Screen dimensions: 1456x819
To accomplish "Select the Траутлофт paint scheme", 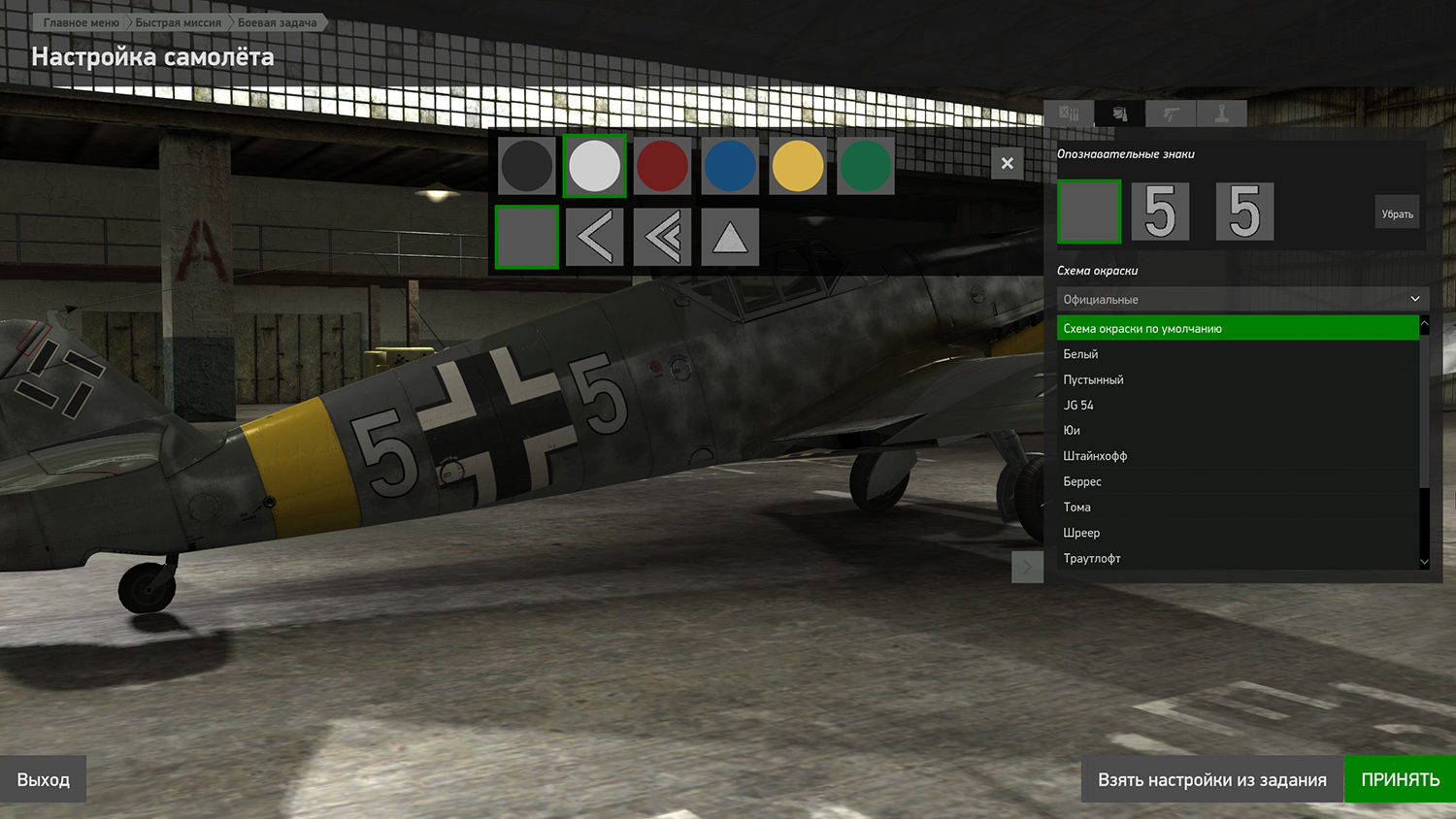I will click(1092, 558).
